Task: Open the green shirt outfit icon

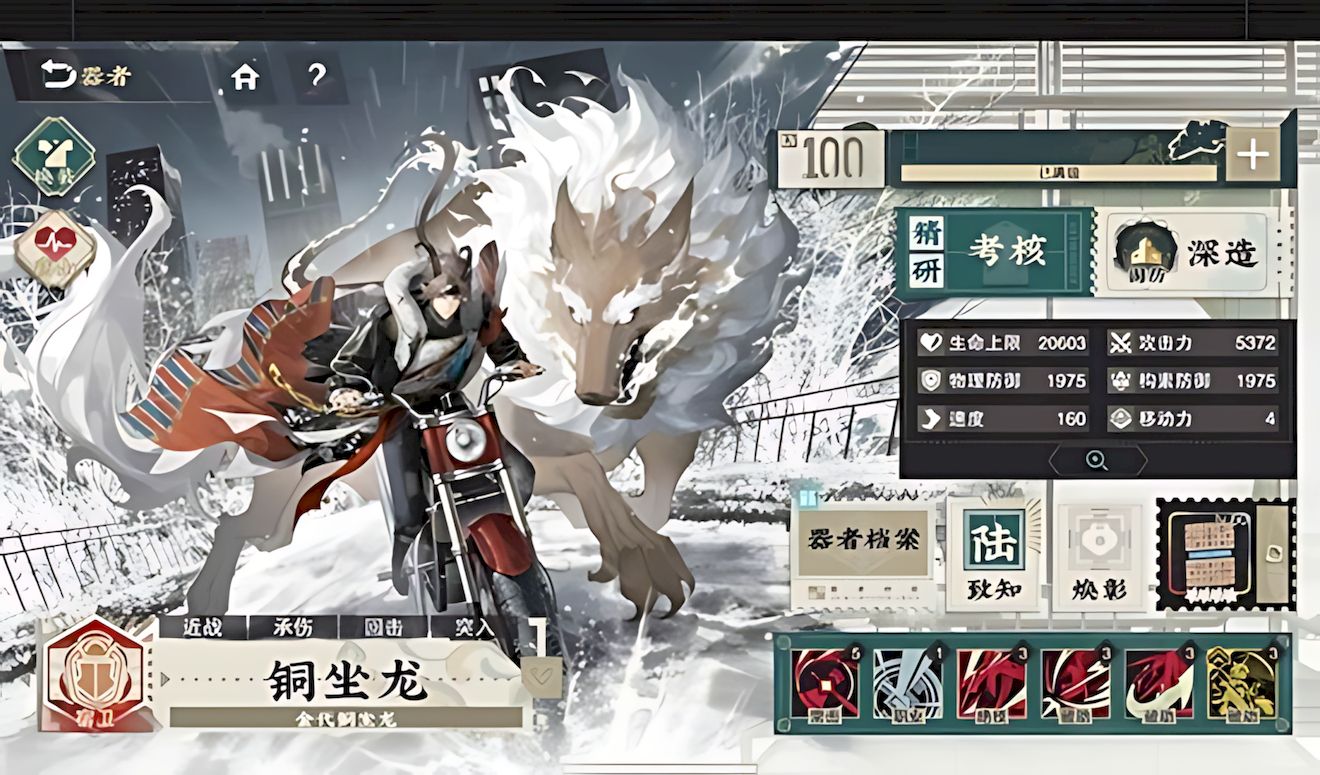Action: click(x=54, y=157)
